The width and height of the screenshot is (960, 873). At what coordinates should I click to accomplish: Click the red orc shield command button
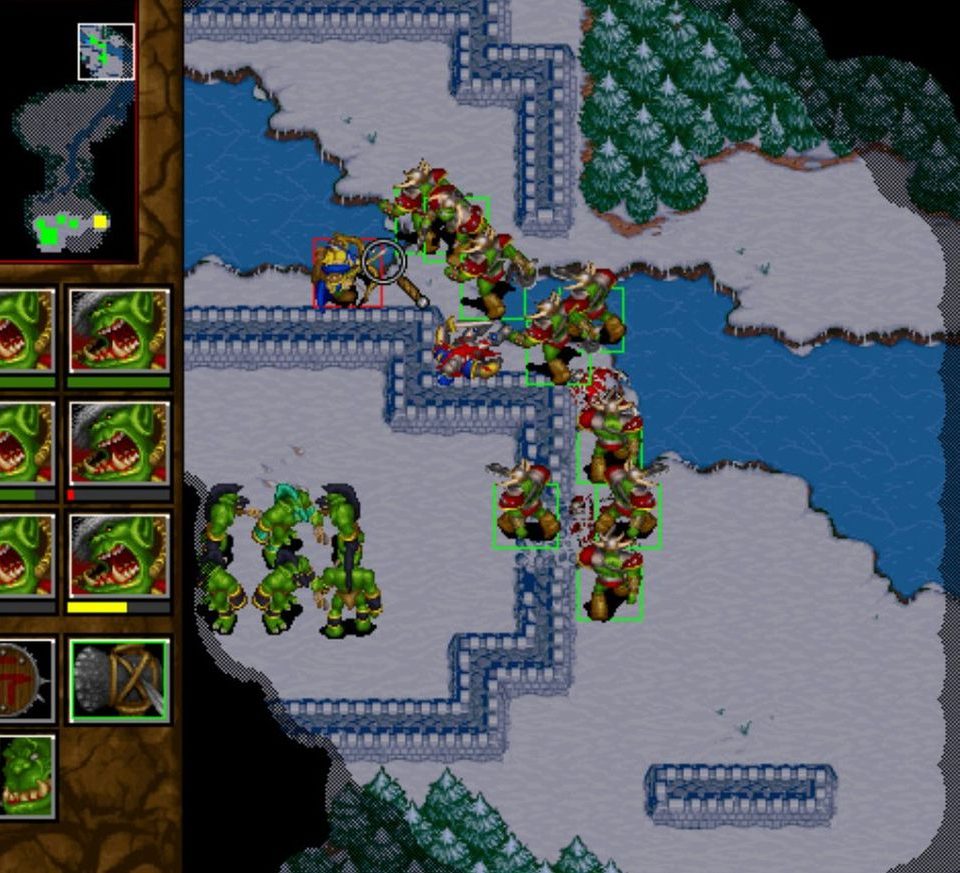pyautogui.click(x=24, y=679)
